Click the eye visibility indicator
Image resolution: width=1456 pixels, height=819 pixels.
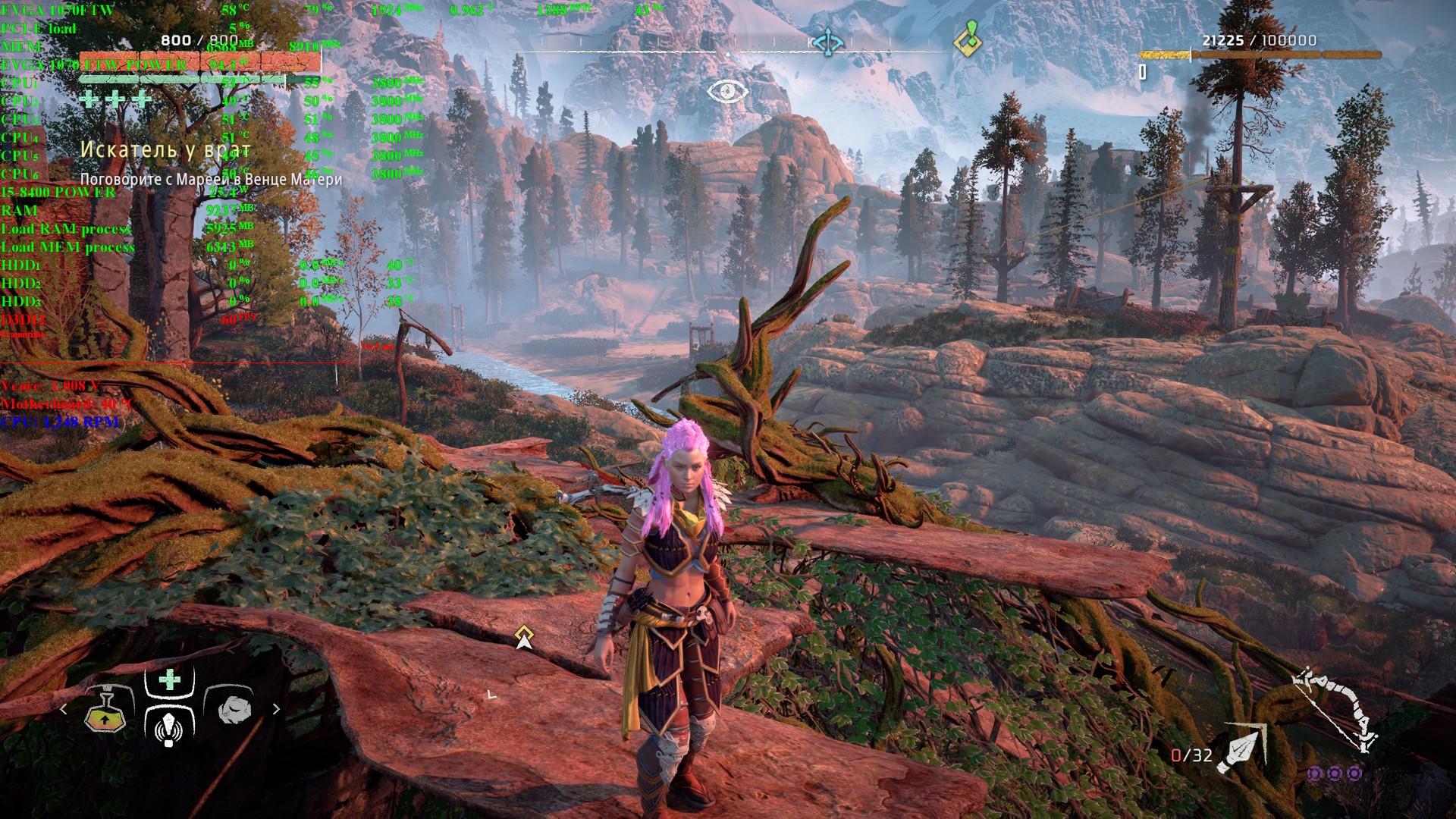727,92
